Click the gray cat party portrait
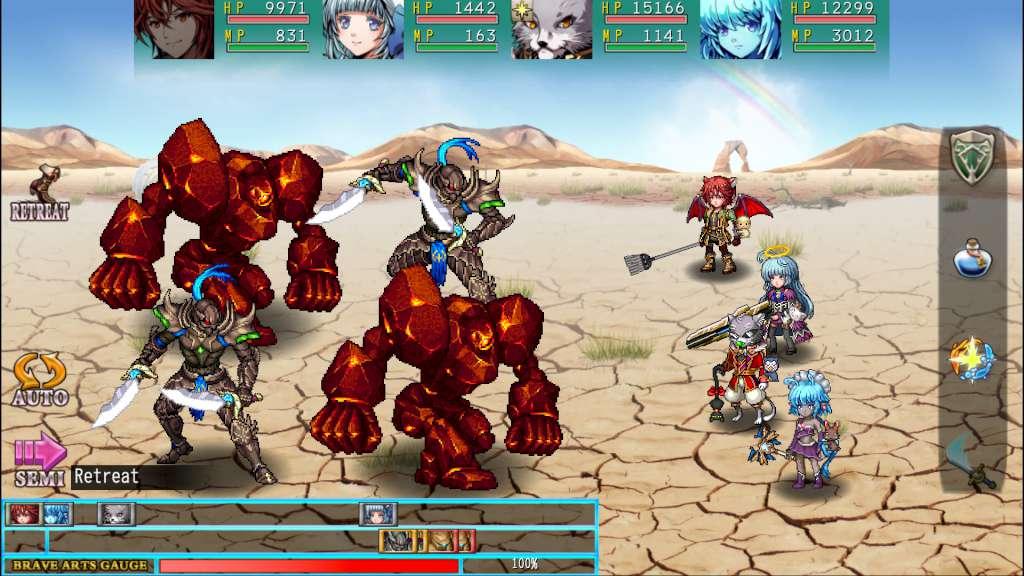 click(x=552, y=29)
